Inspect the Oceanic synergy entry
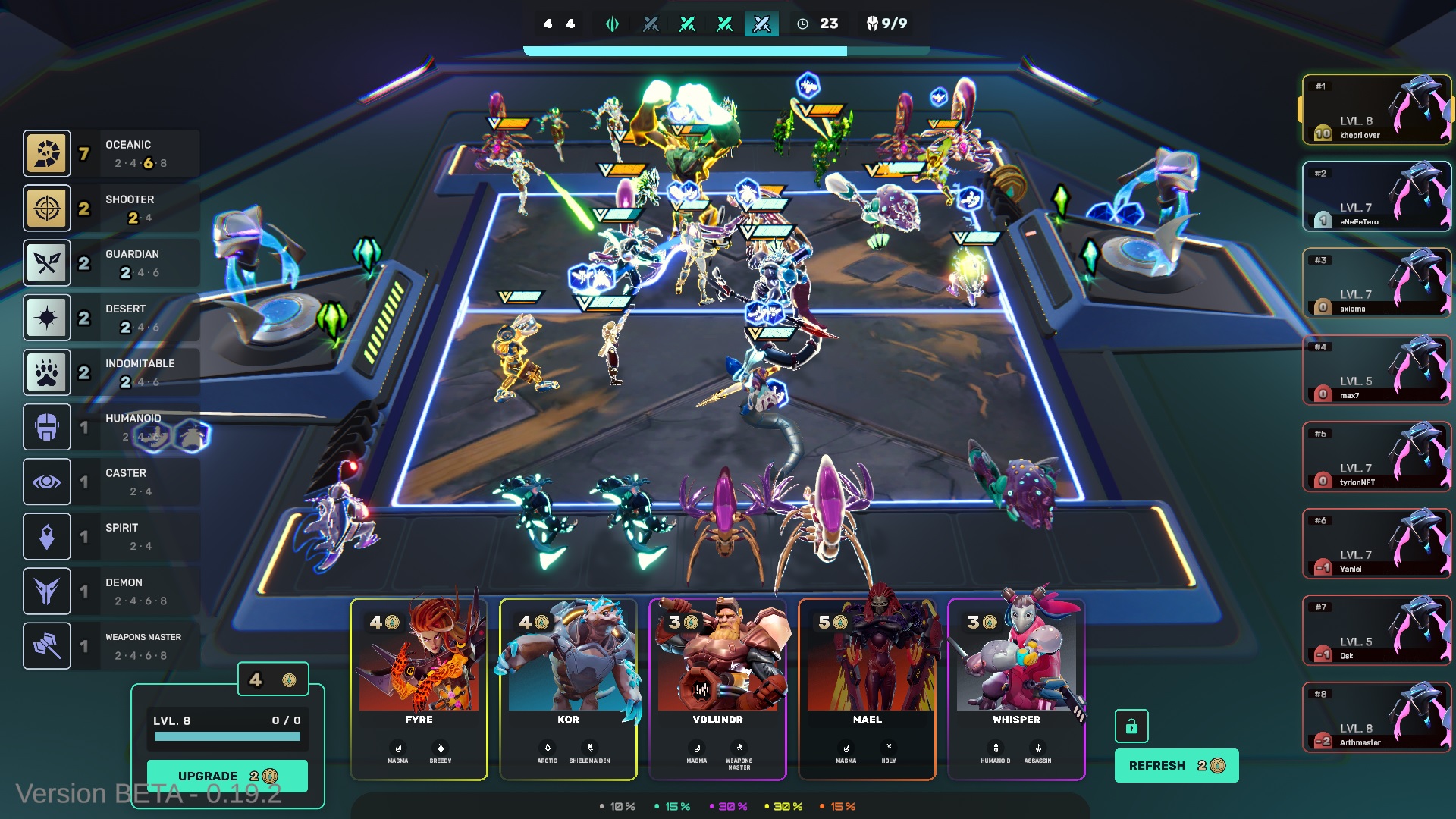The width and height of the screenshot is (1456, 819). point(111,153)
